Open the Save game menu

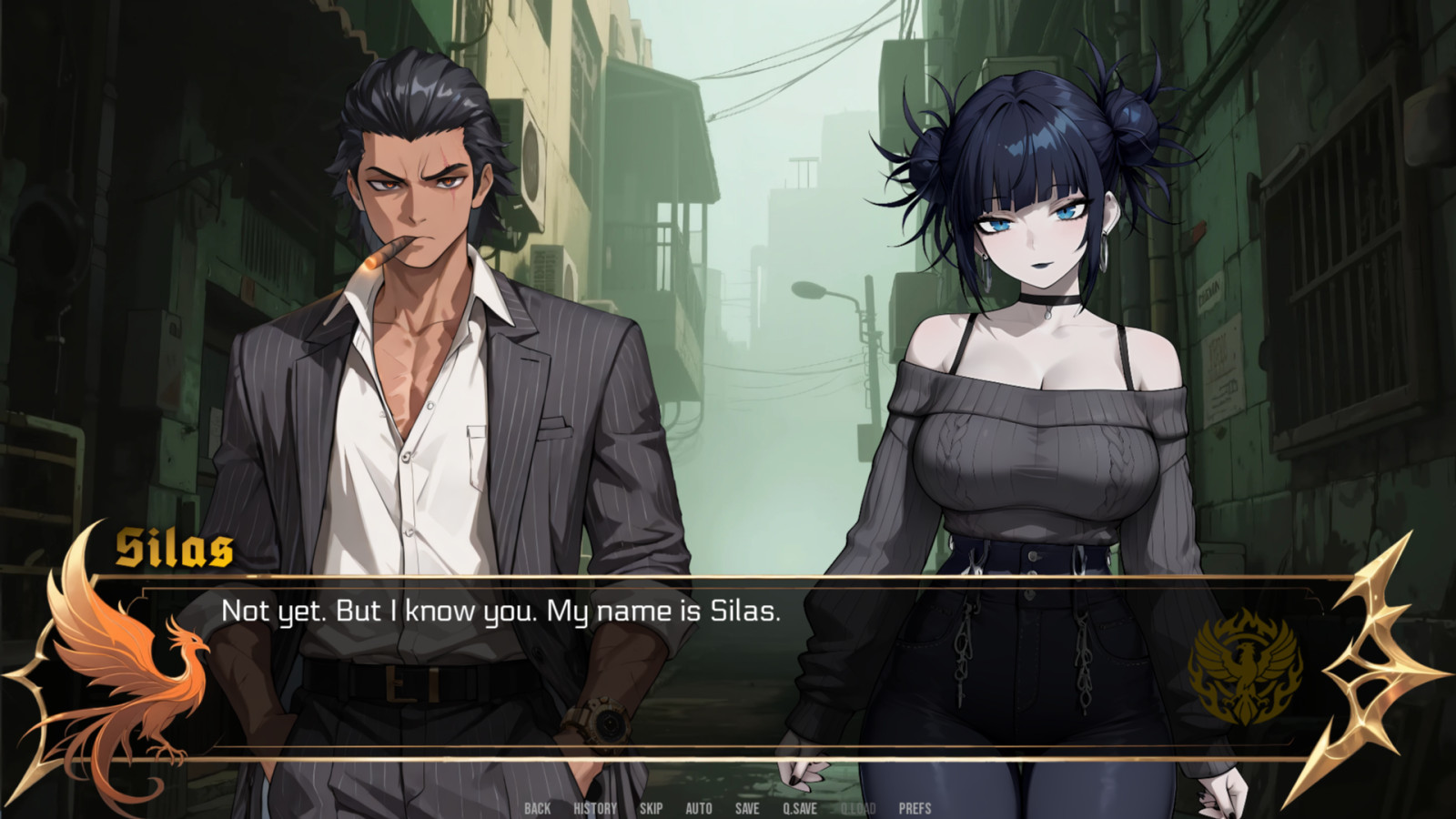pos(747,808)
